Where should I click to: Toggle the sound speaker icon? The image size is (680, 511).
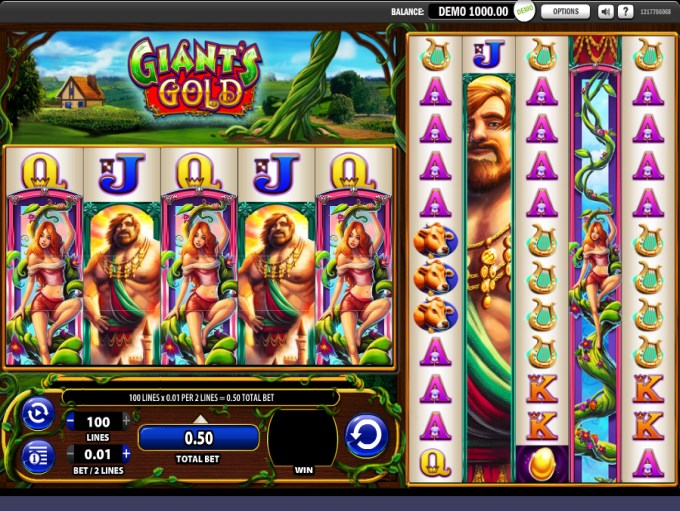(x=605, y=12)
